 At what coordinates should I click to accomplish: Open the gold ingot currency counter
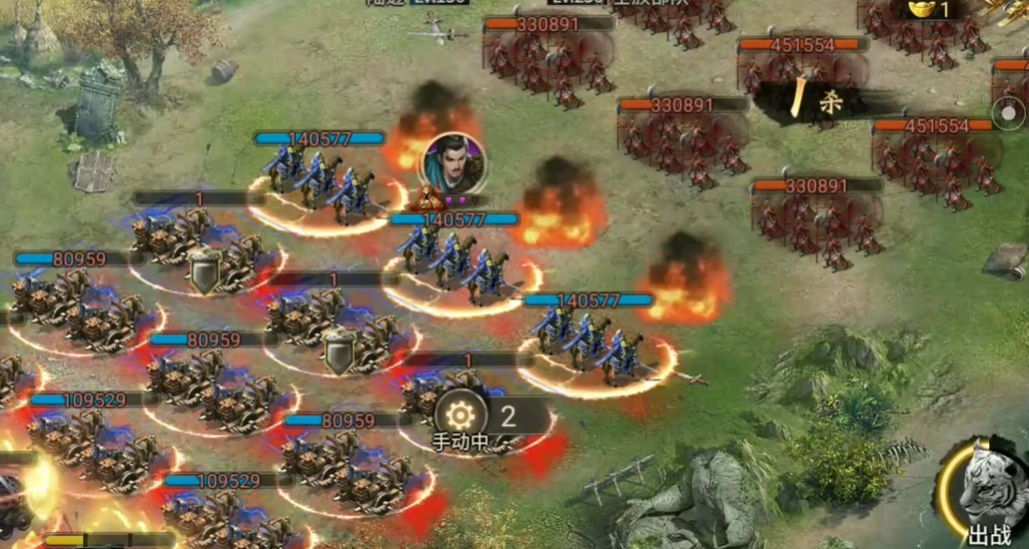tap(930, 10)
